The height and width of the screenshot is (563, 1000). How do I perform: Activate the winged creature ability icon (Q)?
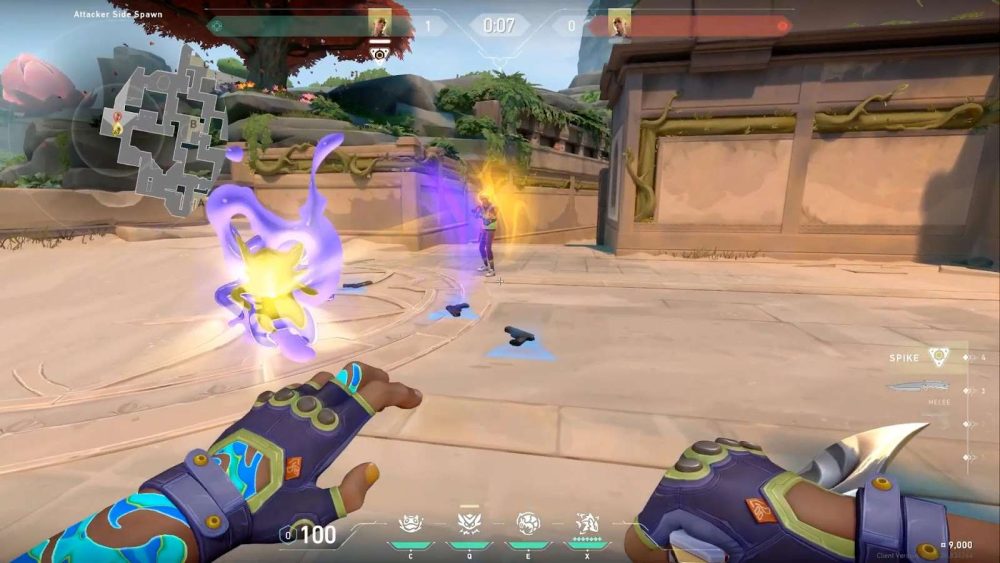[x=468, y=523]
